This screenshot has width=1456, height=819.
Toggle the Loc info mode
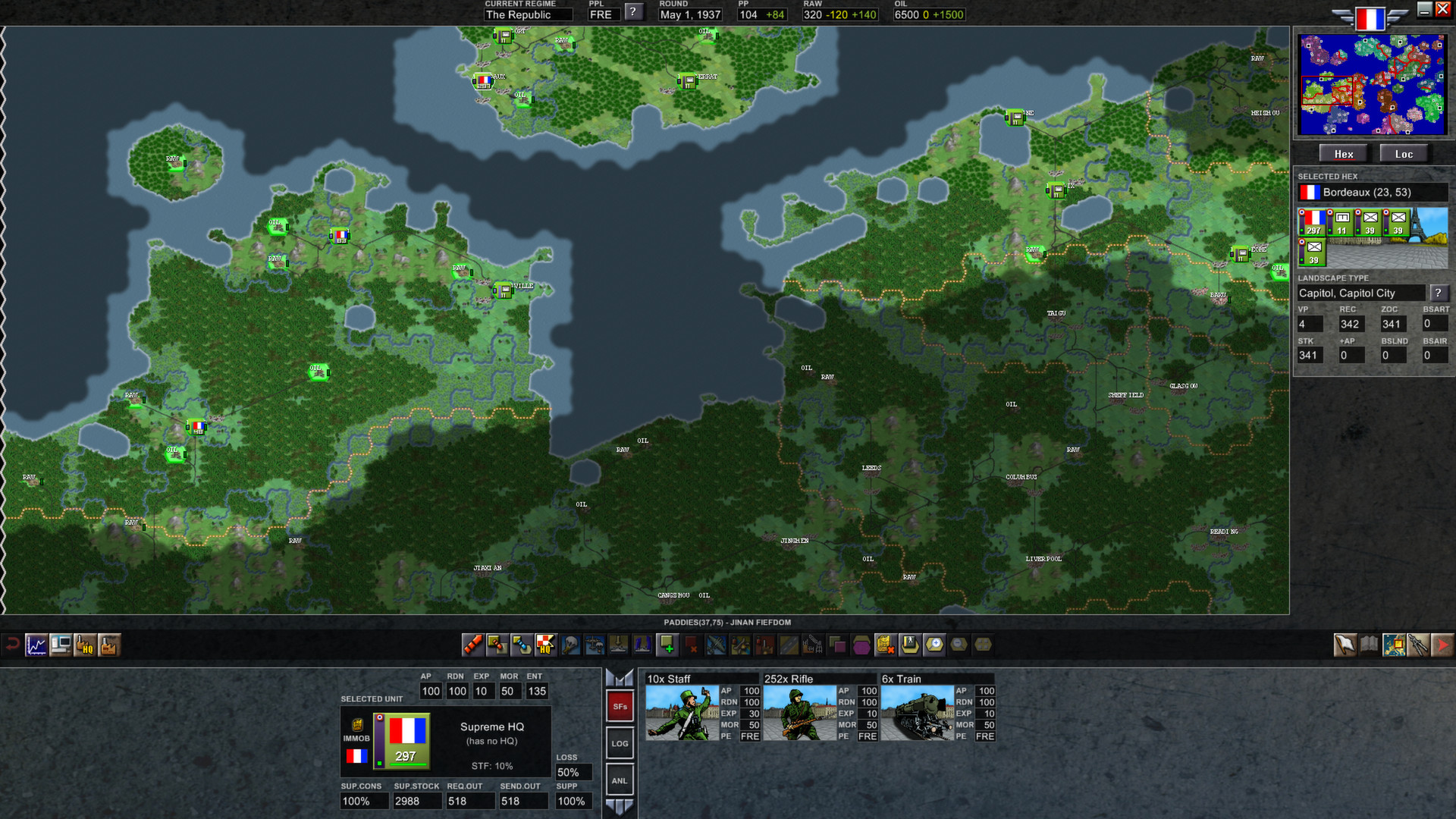point(1404,153)
